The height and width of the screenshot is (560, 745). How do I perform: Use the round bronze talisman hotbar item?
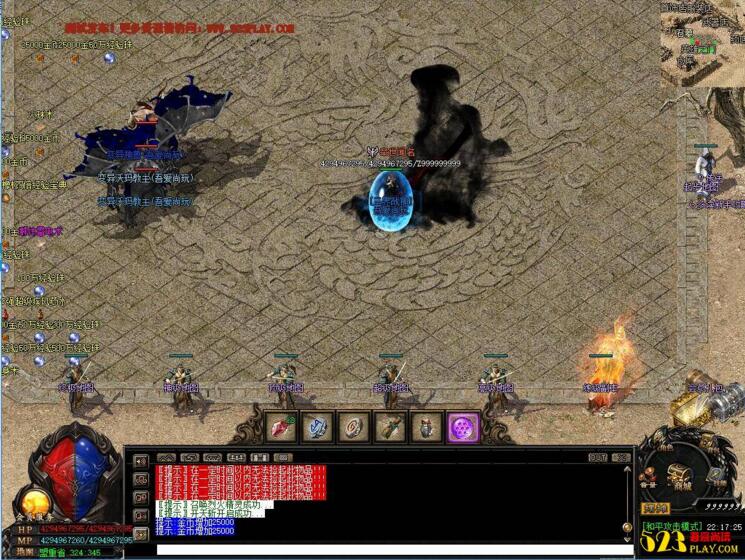353,427
